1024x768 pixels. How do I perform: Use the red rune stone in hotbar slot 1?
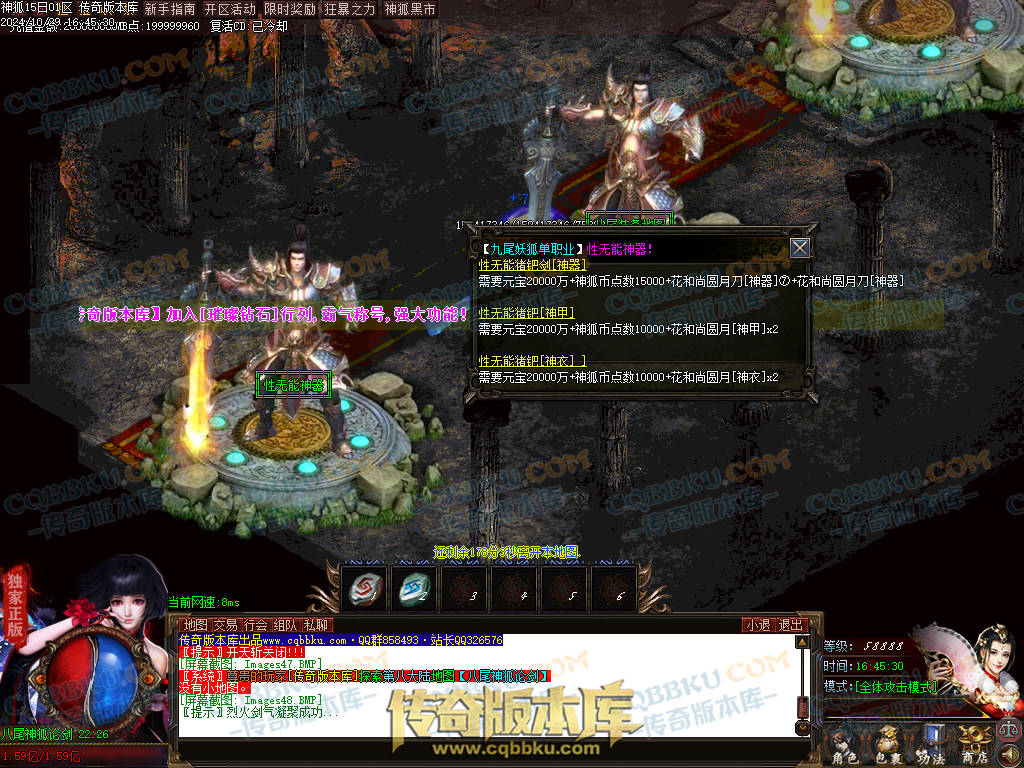364,589
